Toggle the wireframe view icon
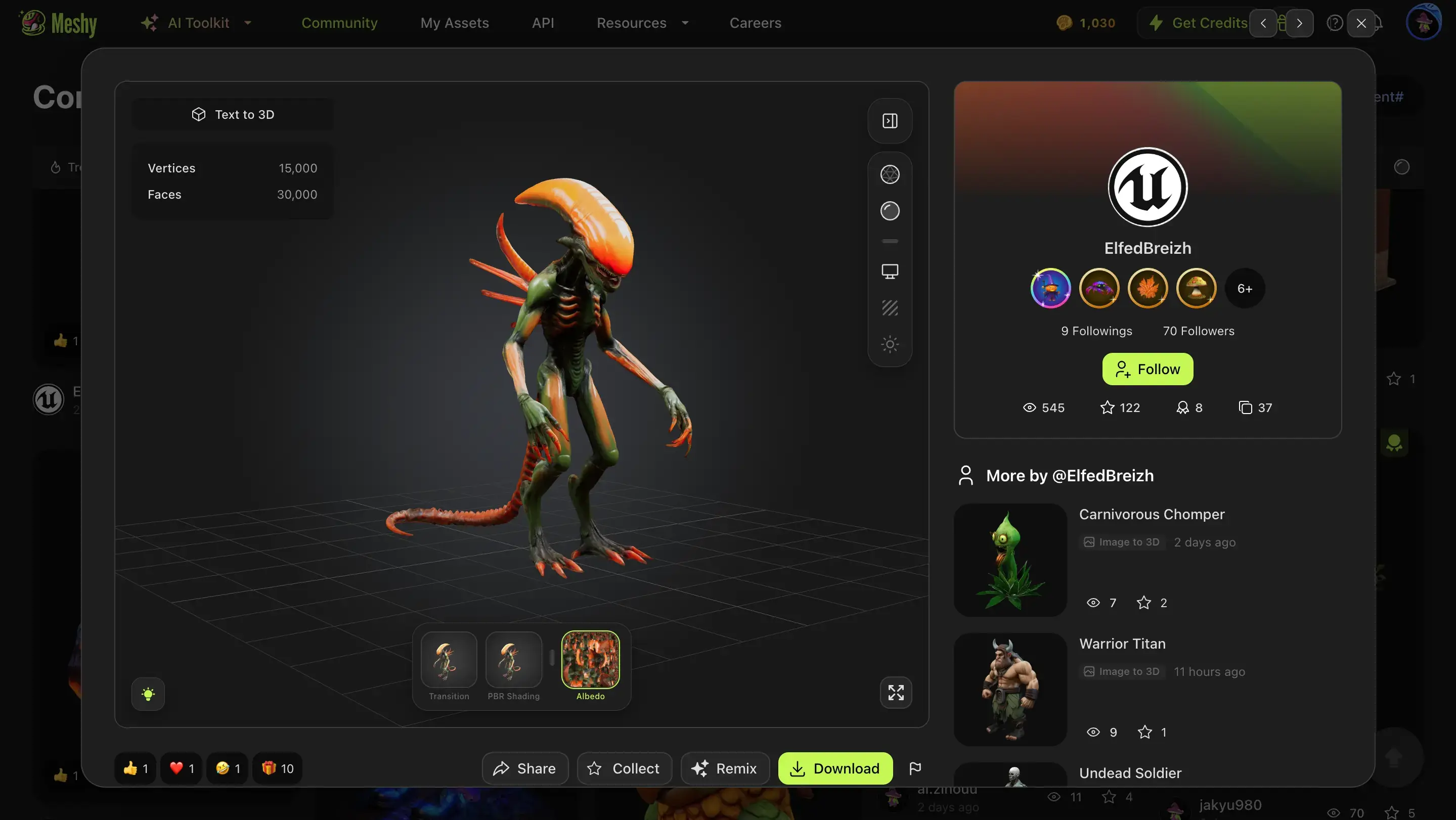1456x820 pixels. pyautogui.click(x=890, y=174)
